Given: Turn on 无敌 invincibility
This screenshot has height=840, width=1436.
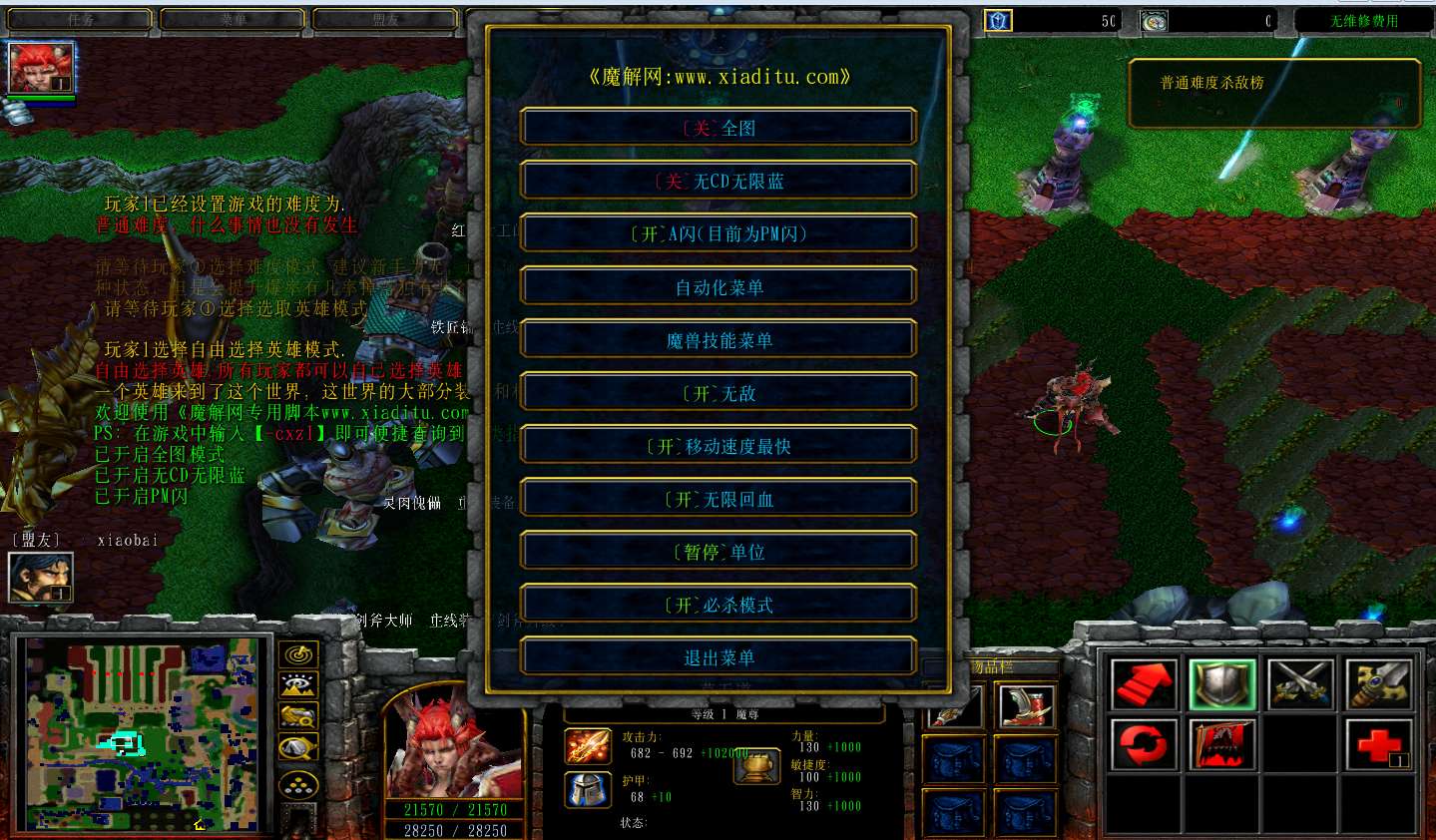Looking at the screenshot, I should [718, 393].
